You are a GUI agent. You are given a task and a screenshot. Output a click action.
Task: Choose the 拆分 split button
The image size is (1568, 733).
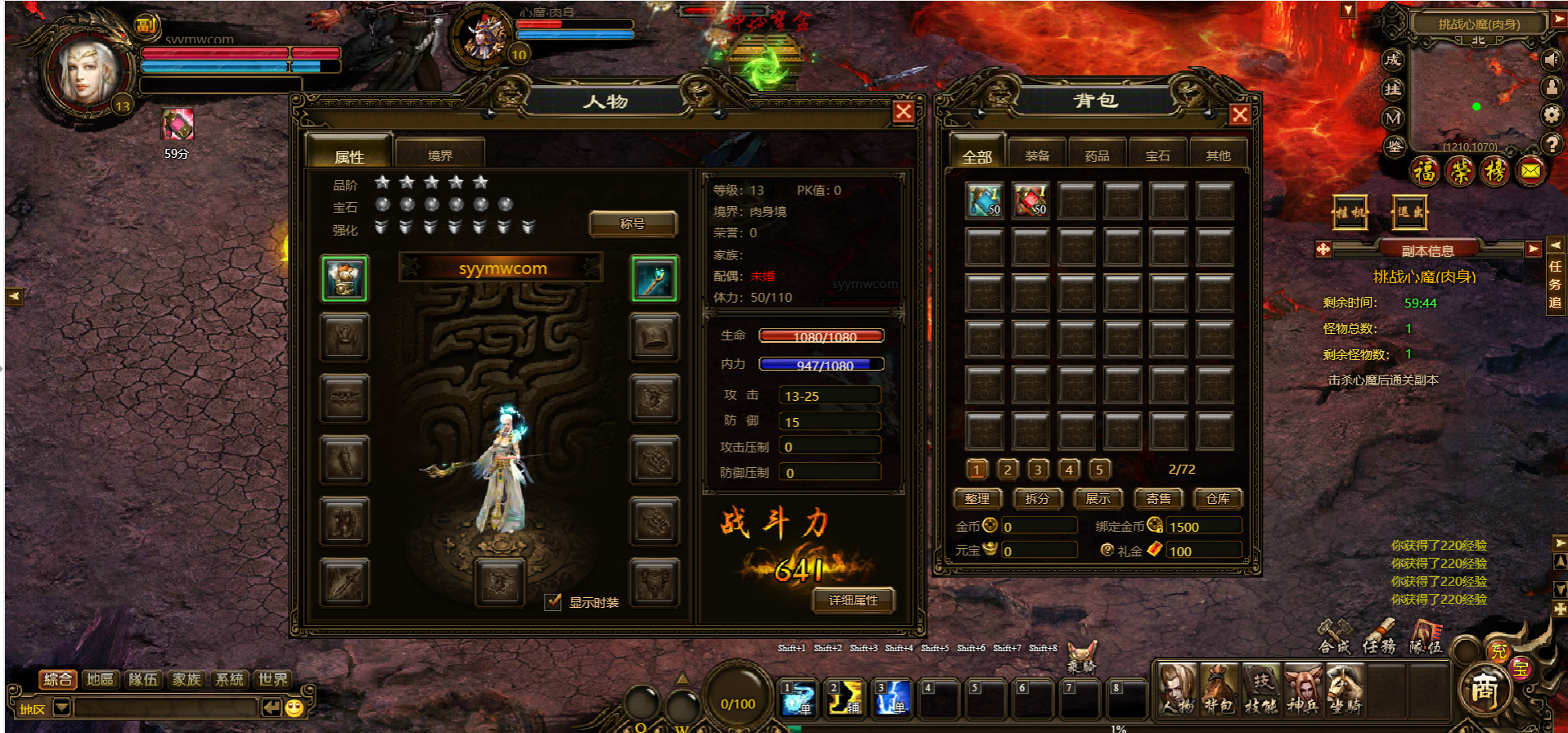pyautogui.click(x=1037, y=498)
